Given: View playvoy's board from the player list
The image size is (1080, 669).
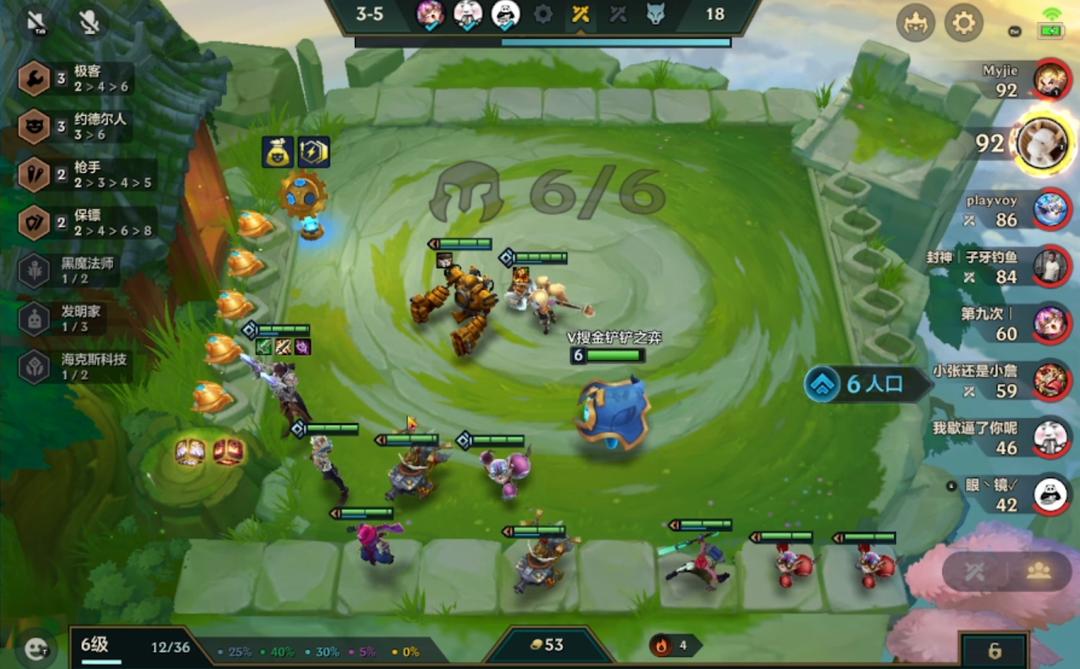Looking at the screenshot, I should (1049, 208).
